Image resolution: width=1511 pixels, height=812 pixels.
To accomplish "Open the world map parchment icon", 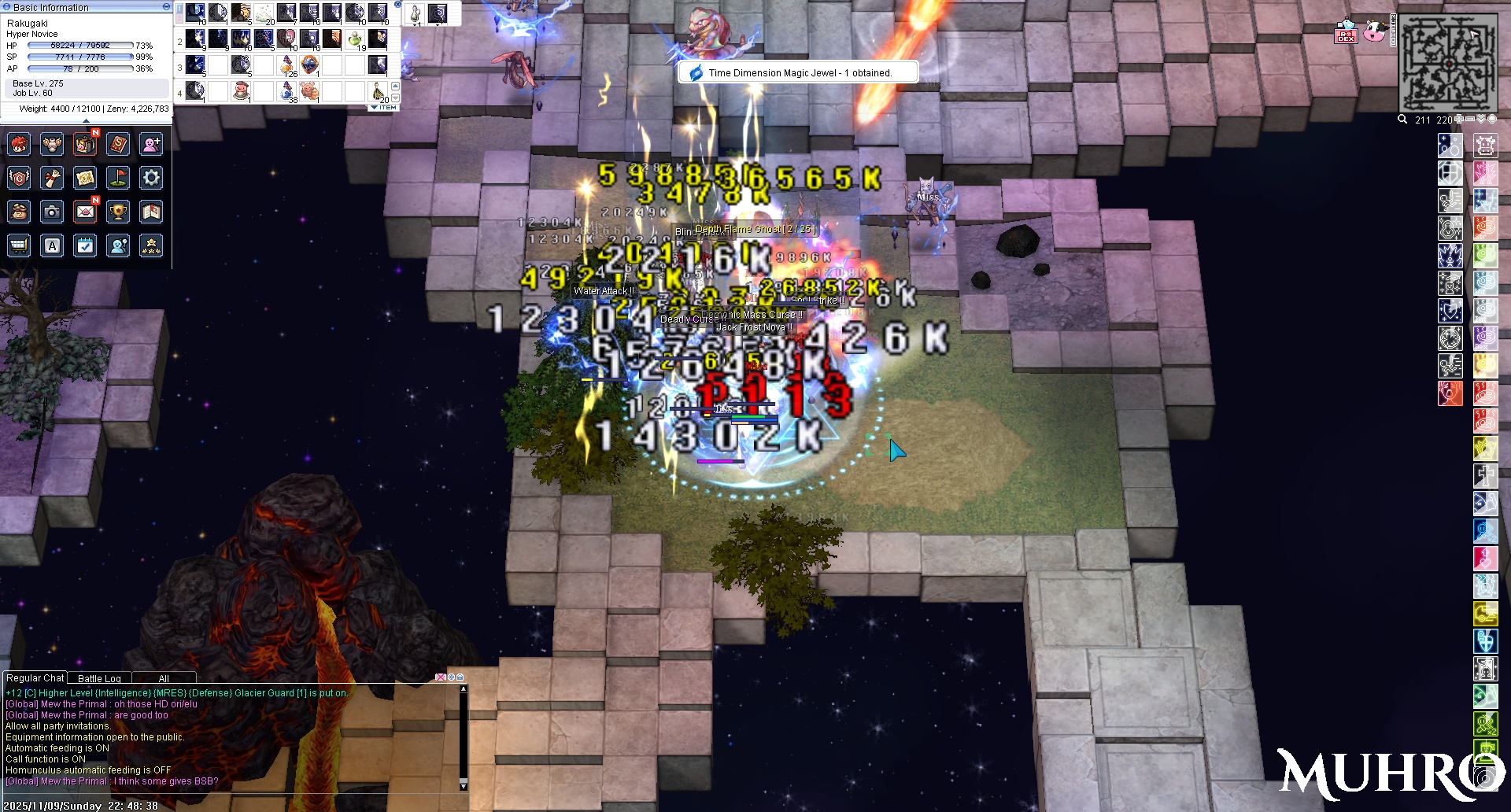I will pos(85,178).
